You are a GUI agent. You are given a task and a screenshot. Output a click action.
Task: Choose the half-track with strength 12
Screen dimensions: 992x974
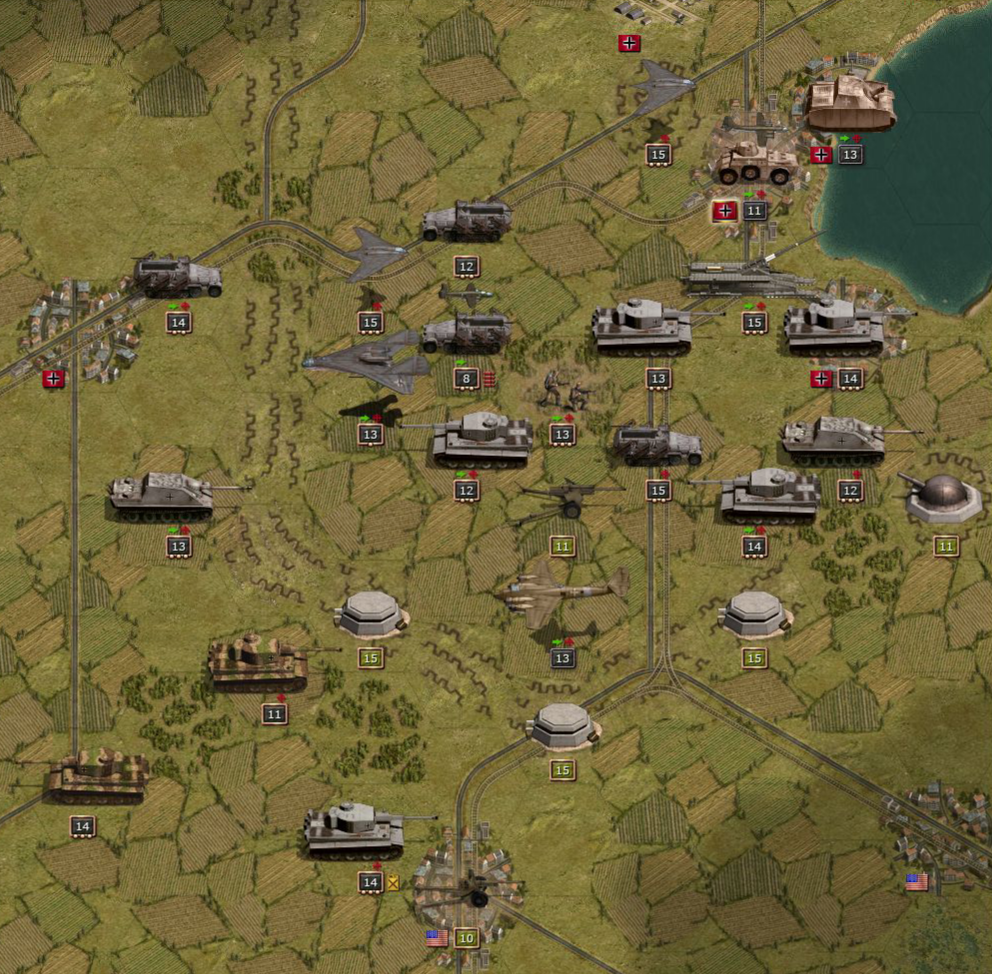click(466, 222)
